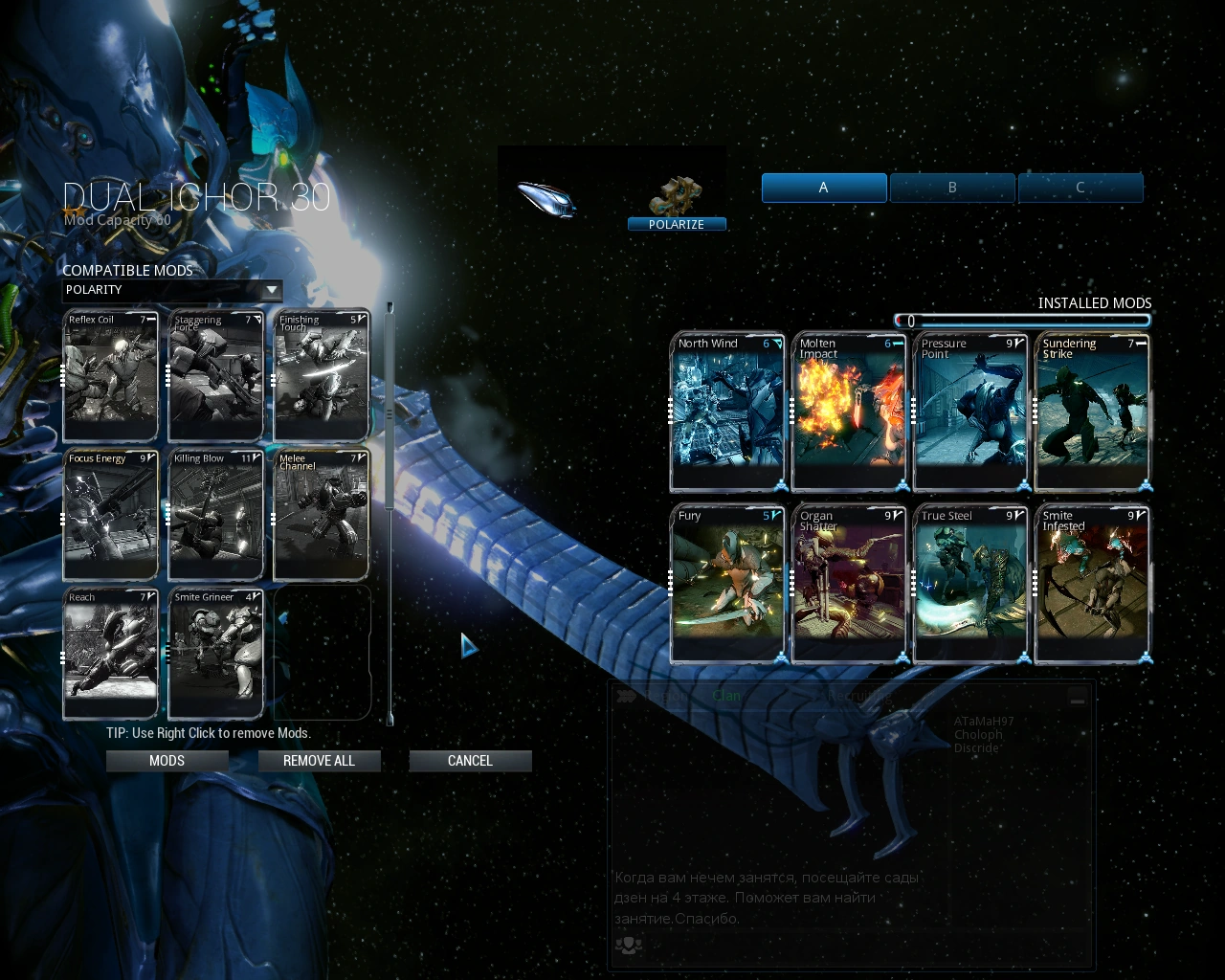Click the scrollbar next to the compatible mods list
Image resolution: width=1225 pixels, height=980 pixels.
click(390, 412)
